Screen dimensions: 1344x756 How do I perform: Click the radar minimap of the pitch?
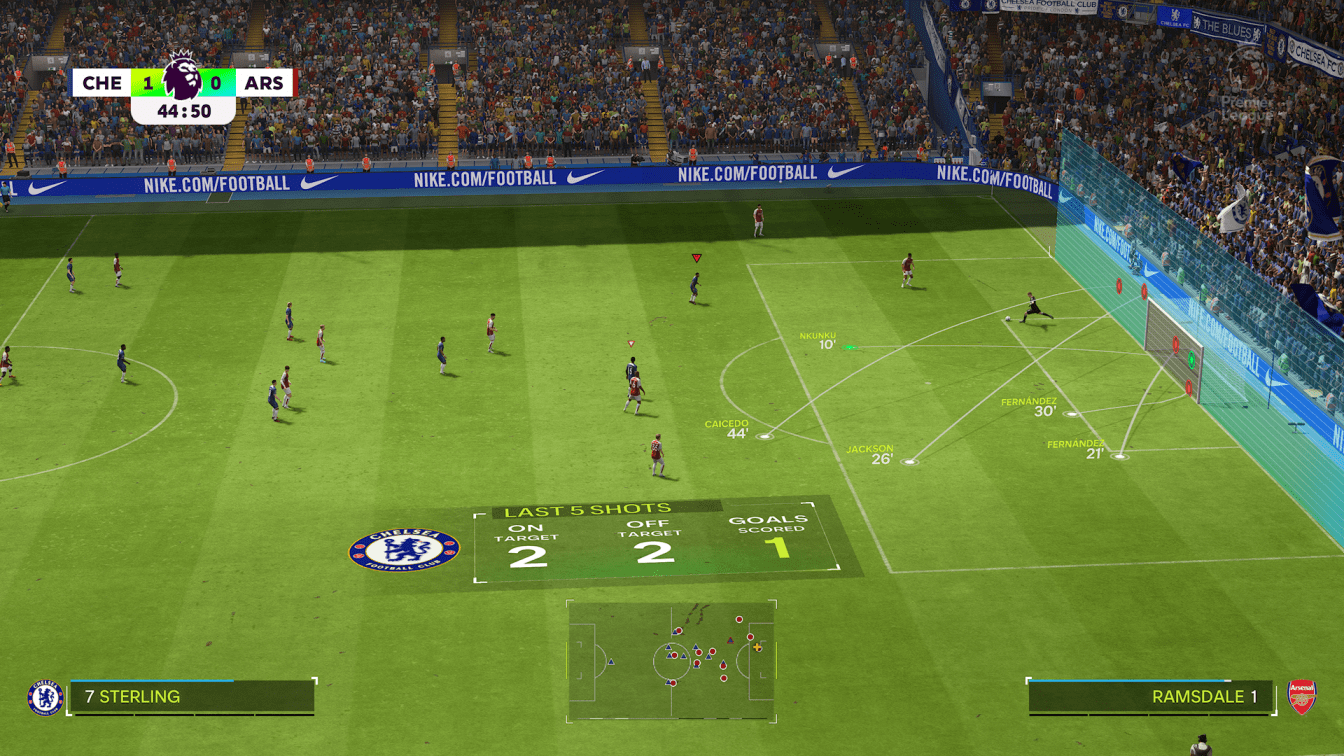[x=671, y=660]
